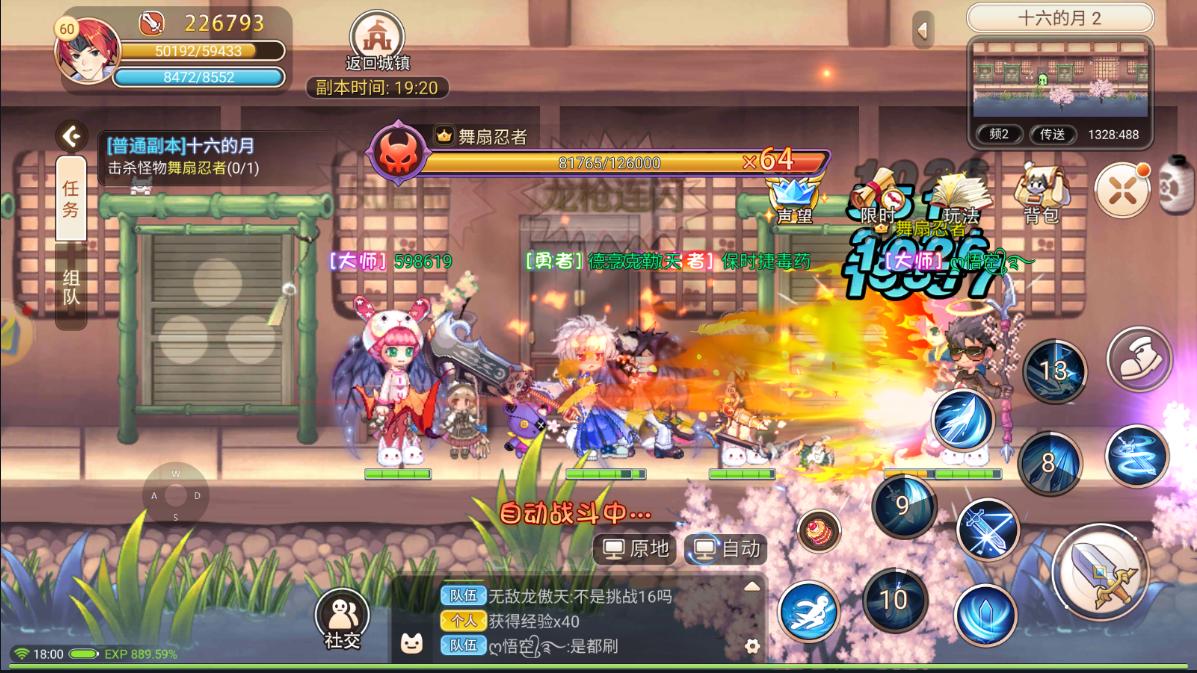Change channel with the 频2 button
The image size is (1197, 673).
[999, 134]
